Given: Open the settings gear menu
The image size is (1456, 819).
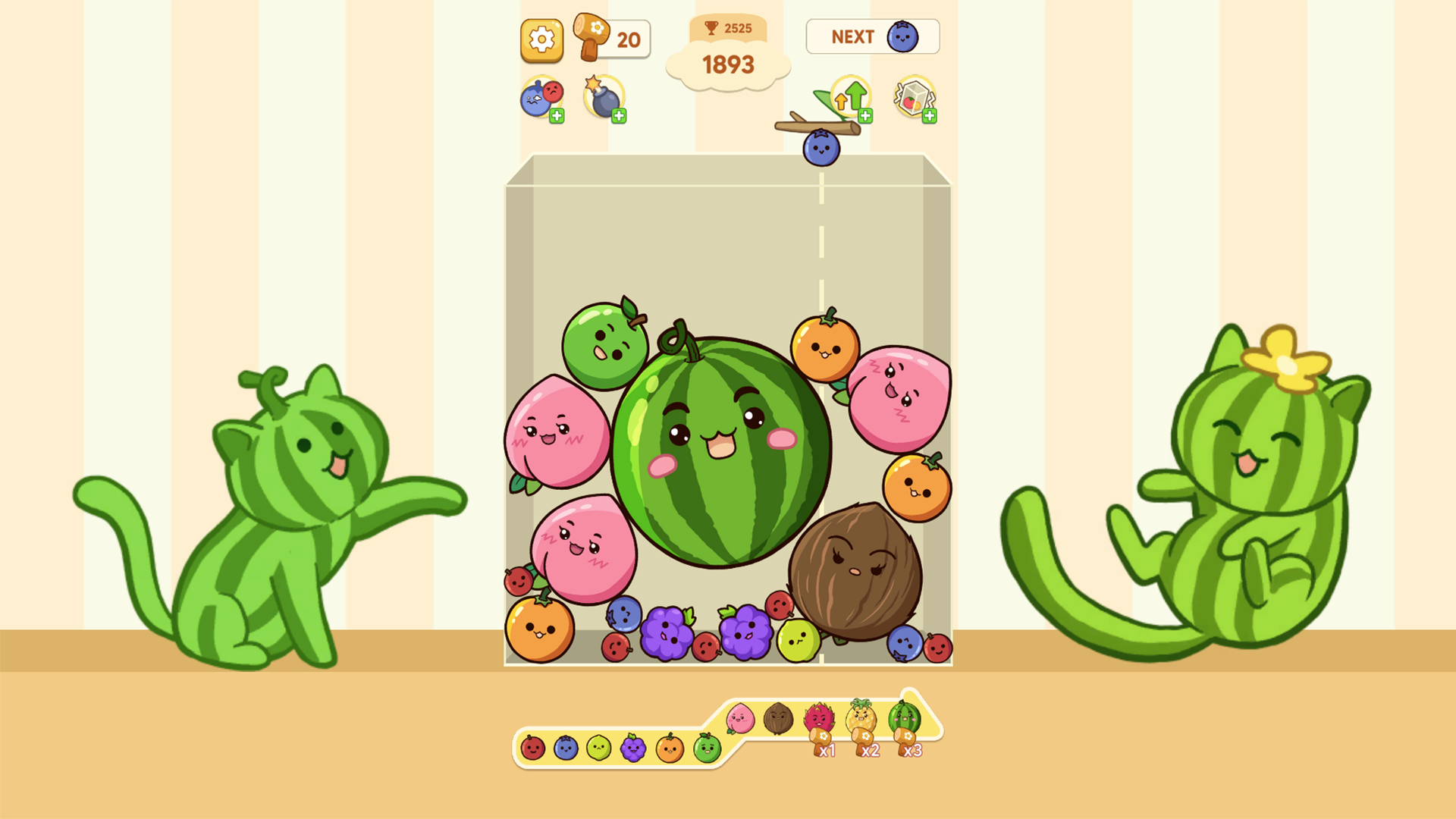Looking at the screenshot, I should (541, 39).
